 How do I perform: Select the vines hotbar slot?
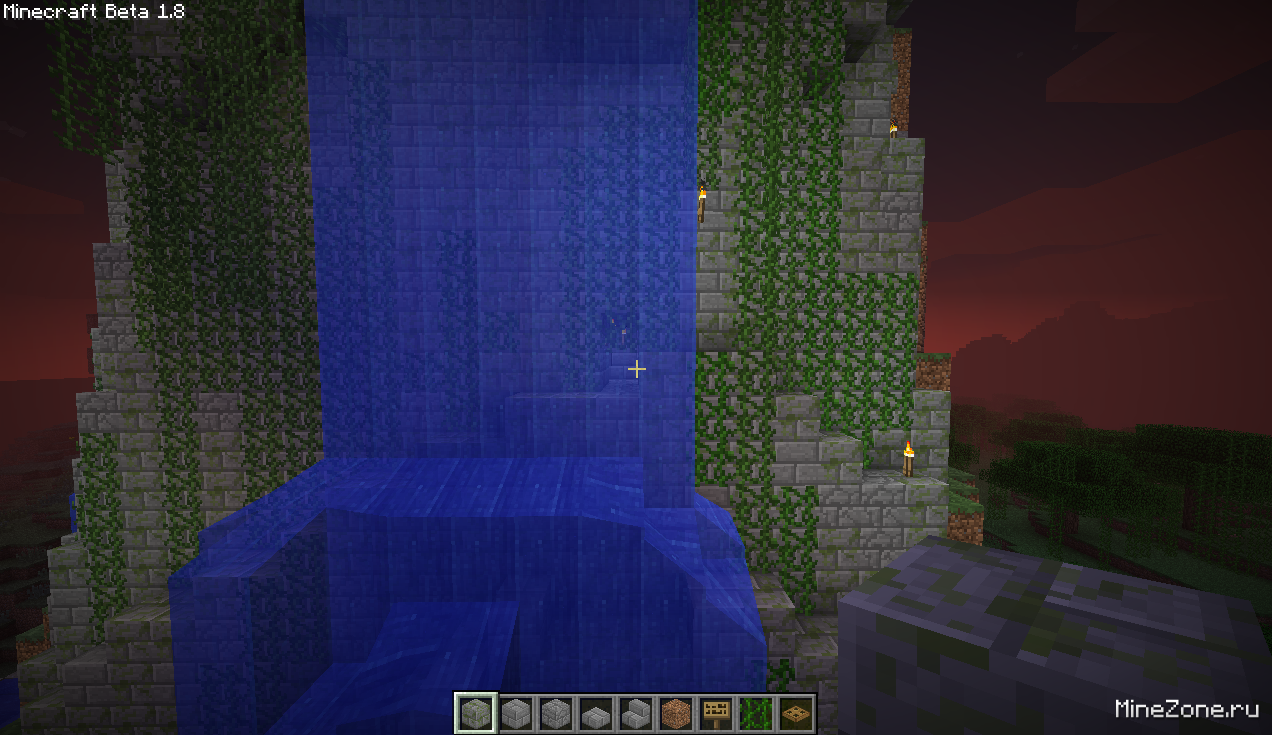(755, 714)
